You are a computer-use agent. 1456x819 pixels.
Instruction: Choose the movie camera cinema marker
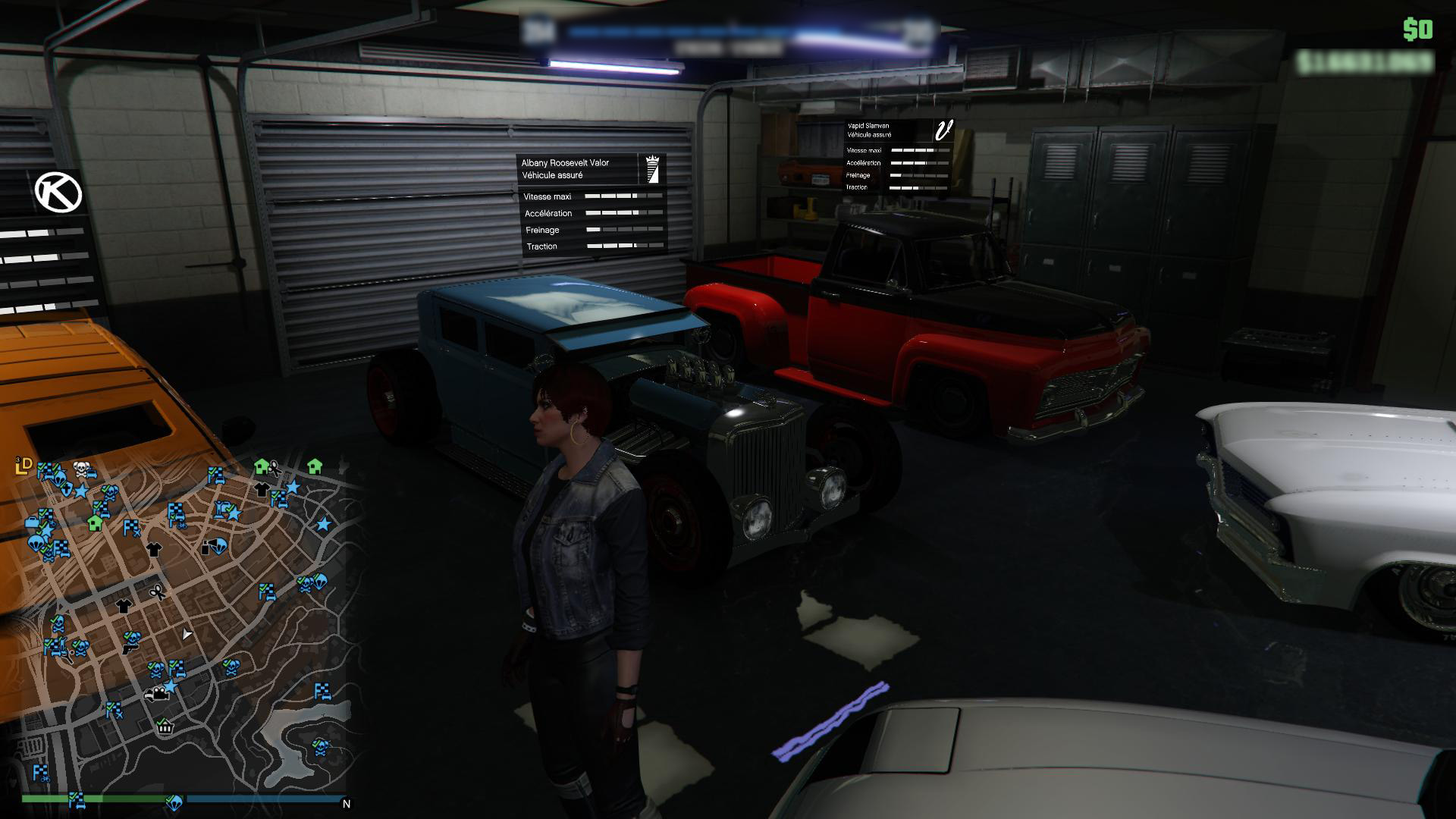pos(158,693)
